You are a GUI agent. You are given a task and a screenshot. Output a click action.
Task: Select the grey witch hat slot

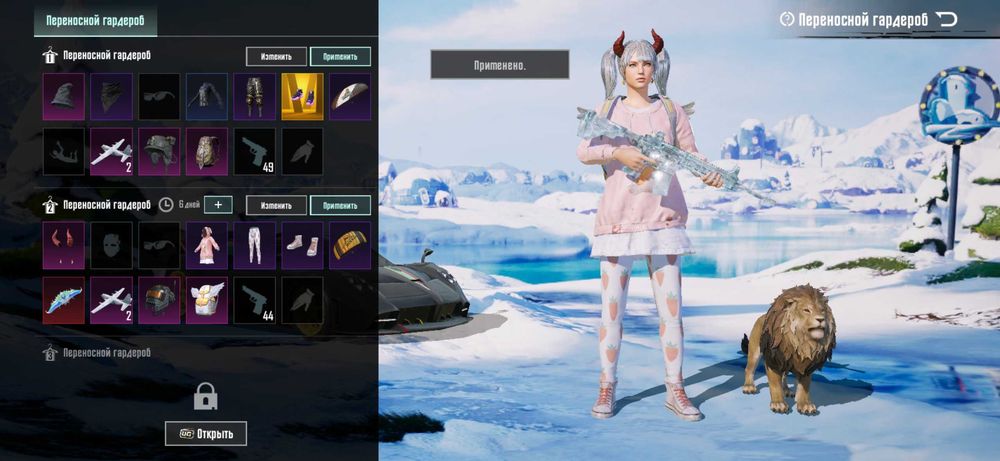point(63,96)
